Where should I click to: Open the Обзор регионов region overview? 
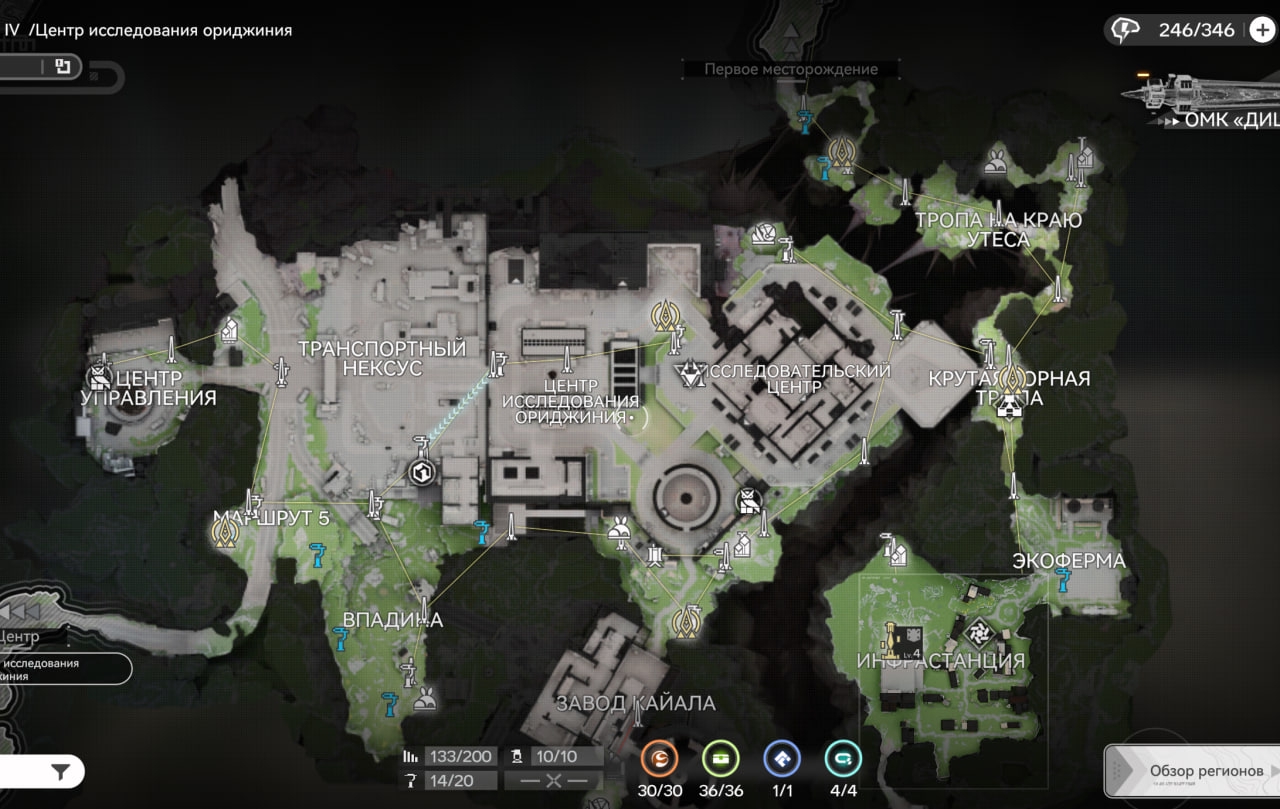(1192, 771)
